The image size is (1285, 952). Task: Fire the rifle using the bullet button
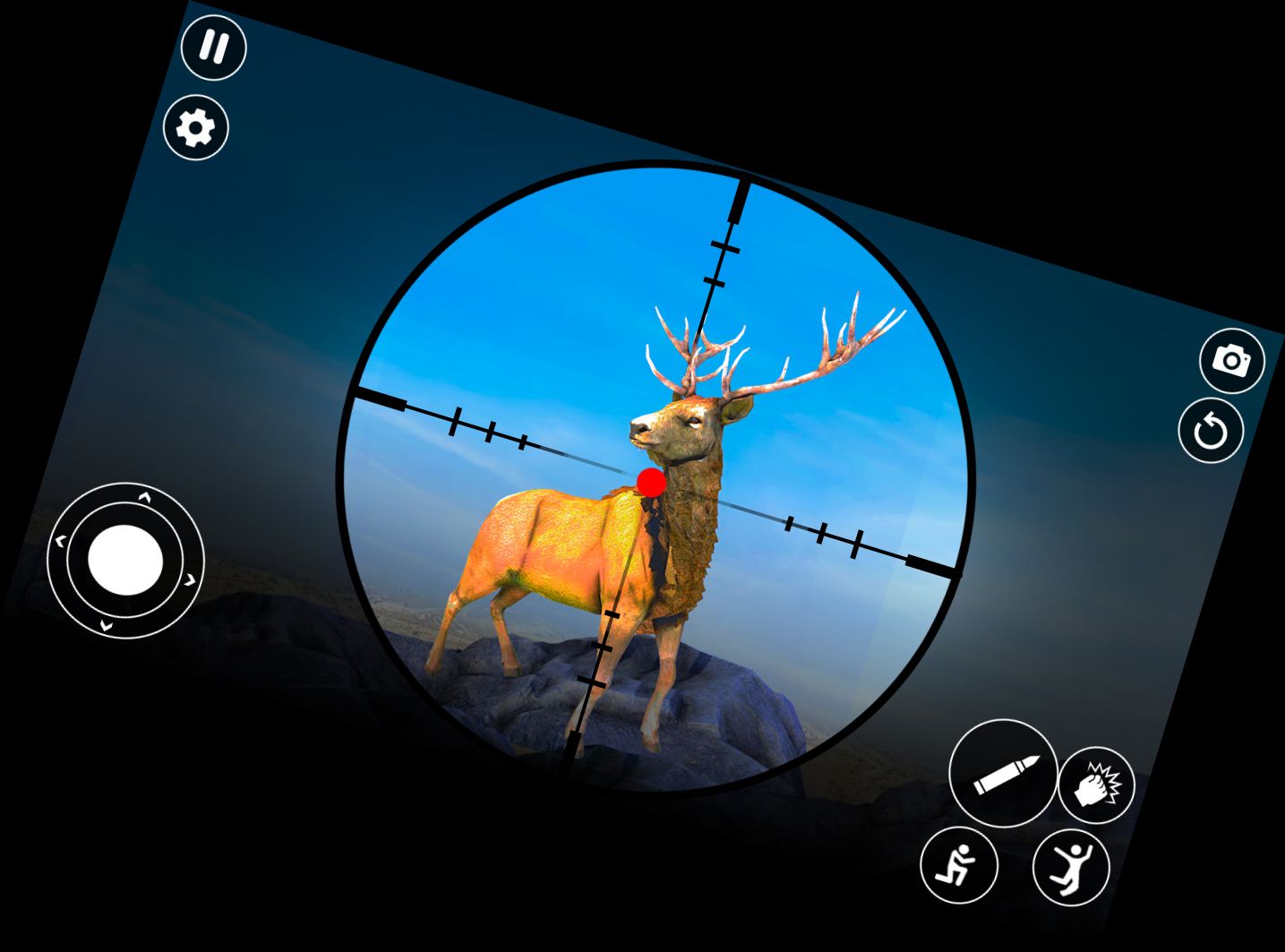(1003, 773)
